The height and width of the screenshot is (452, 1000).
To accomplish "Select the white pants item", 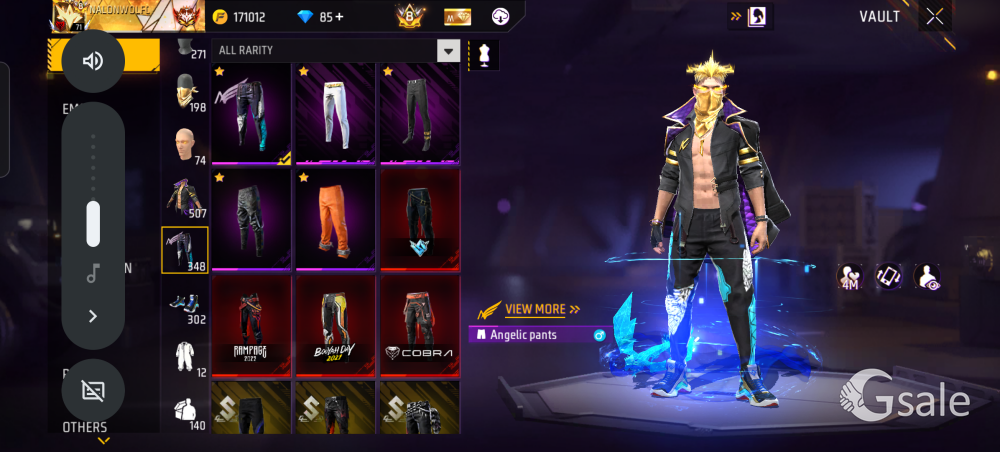I will 335,113.
